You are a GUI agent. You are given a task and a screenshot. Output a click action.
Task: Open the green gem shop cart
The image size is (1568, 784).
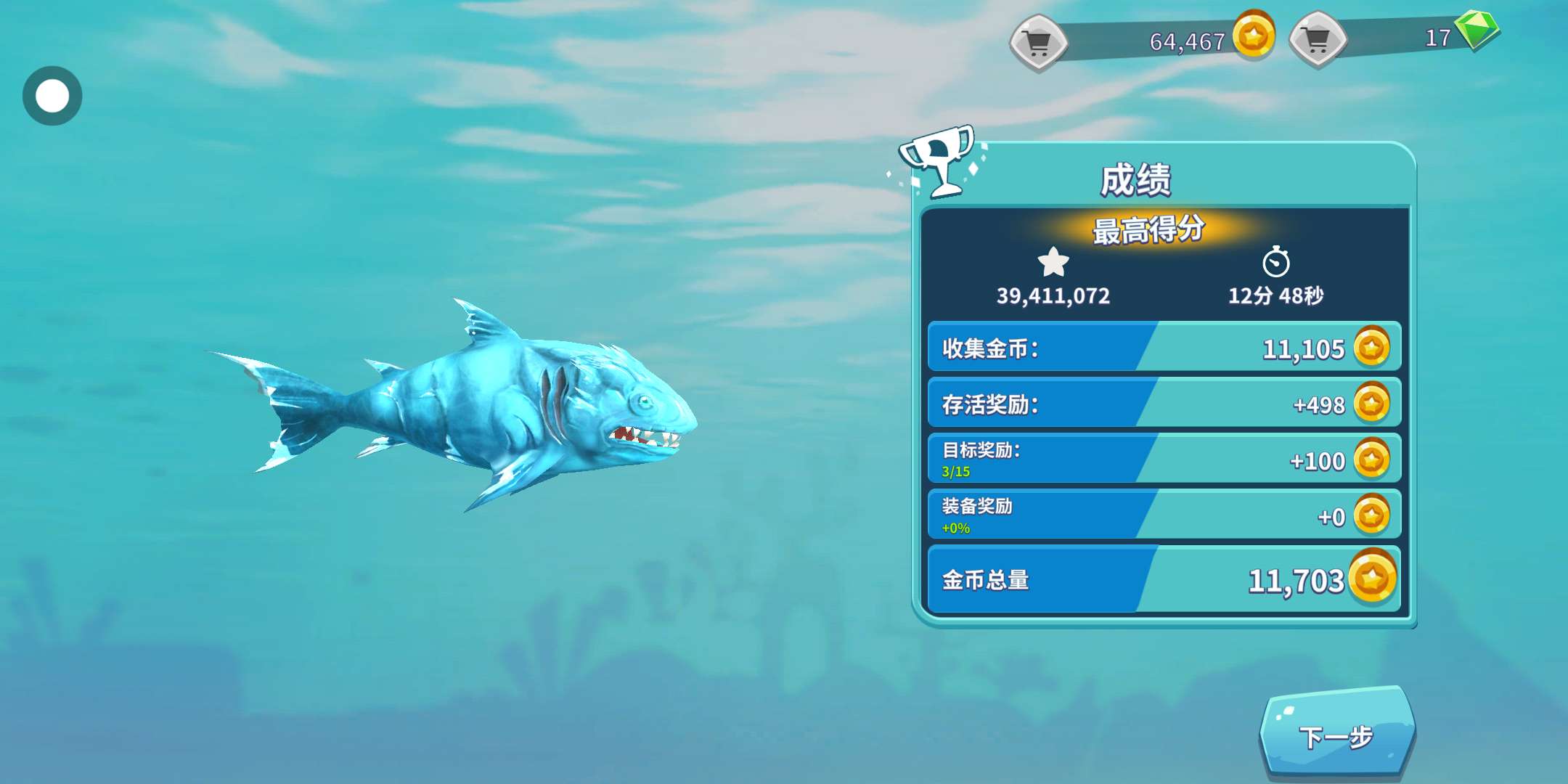[x=1317, y=40]
